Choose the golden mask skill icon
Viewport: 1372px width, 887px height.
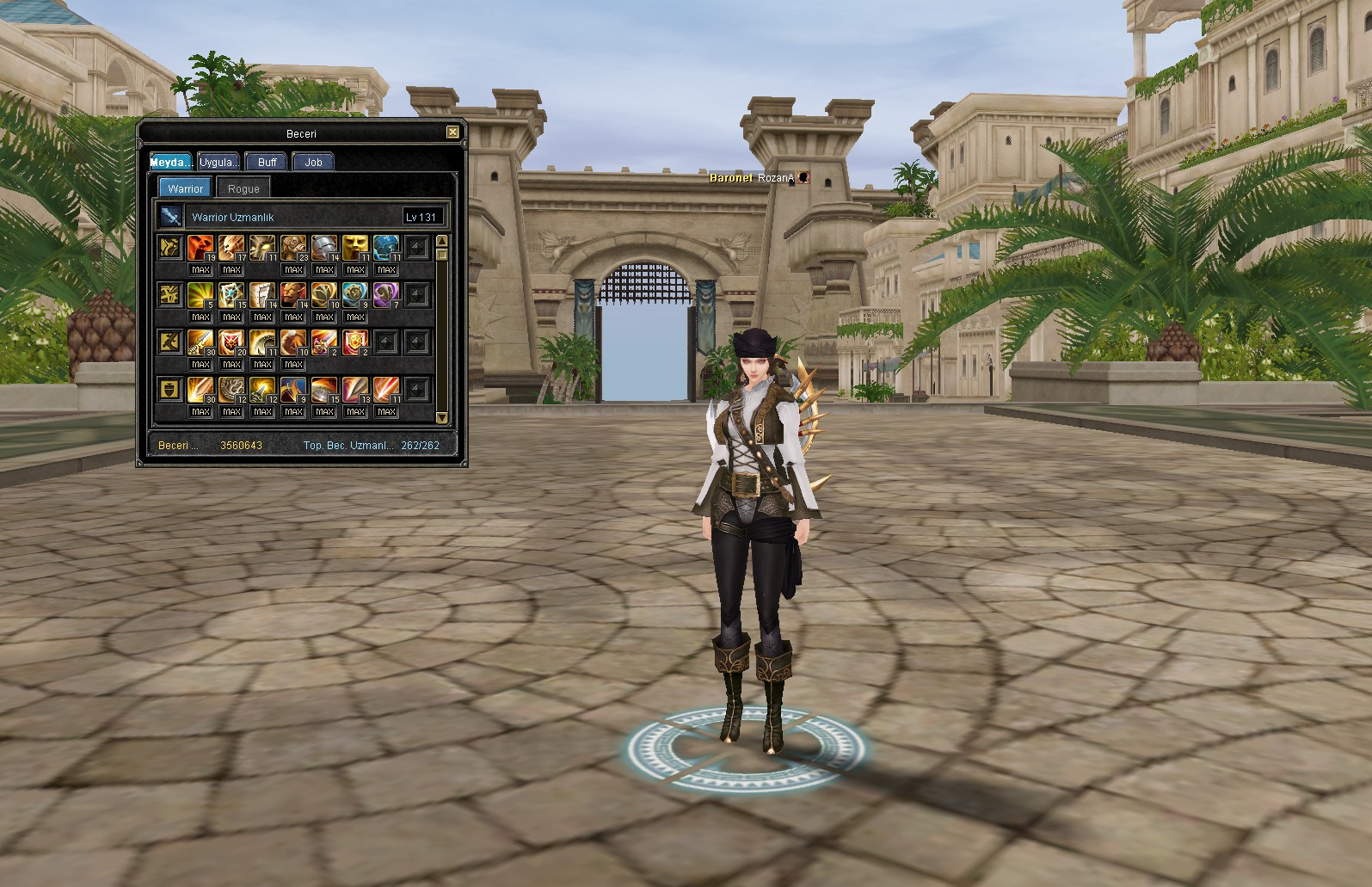coord(355,248)
